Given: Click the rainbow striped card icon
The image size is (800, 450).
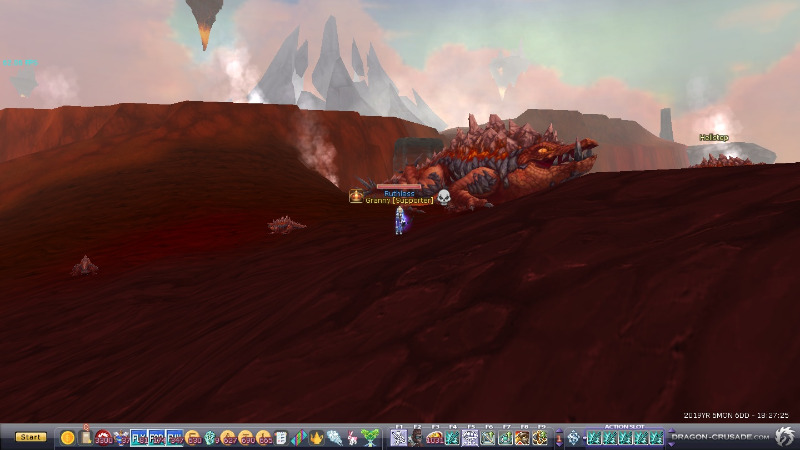Looking at the screenshot, I should coord(299,437).
